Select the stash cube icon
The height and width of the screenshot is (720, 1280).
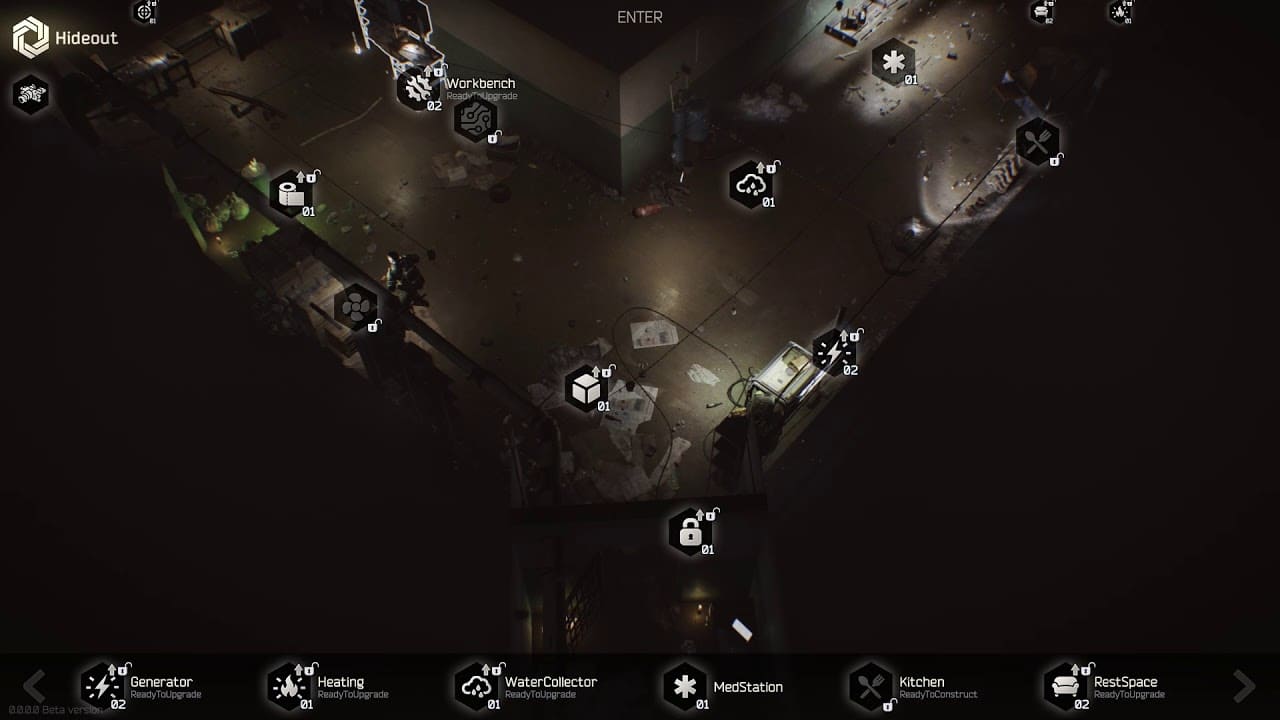tap(586, 388)
